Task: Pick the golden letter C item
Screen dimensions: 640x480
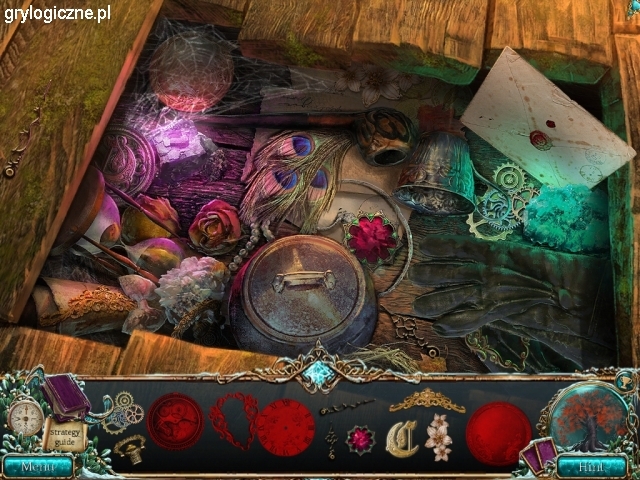Action: click(401, 439)
